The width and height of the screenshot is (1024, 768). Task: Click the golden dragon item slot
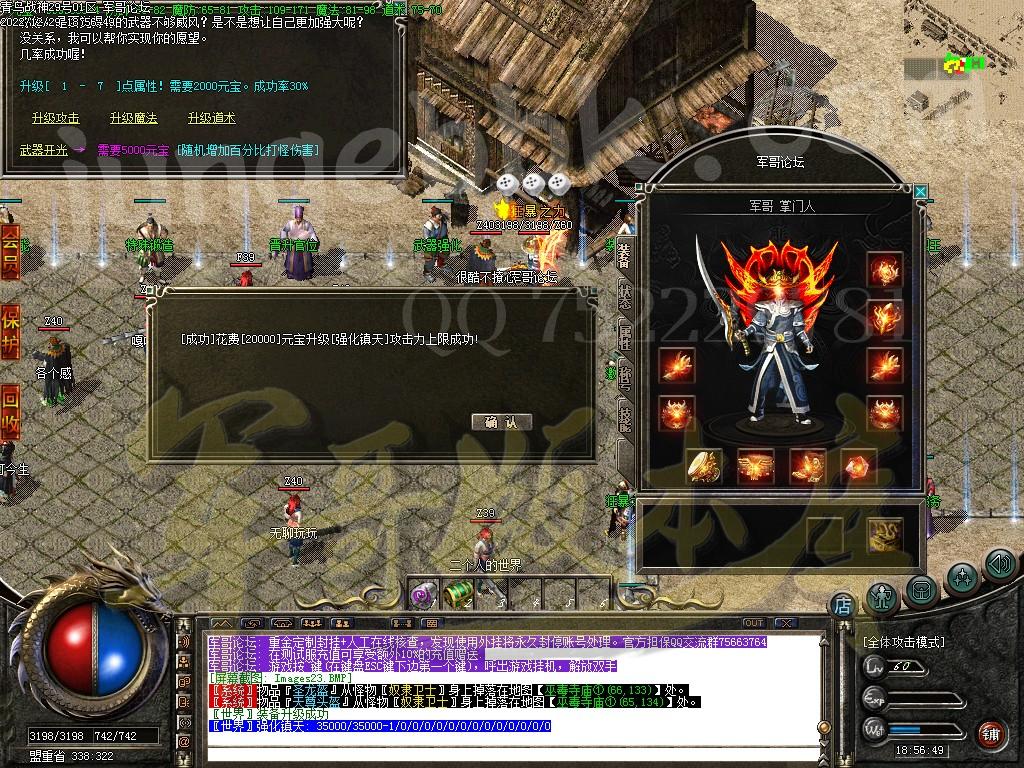tap(884, 534)
